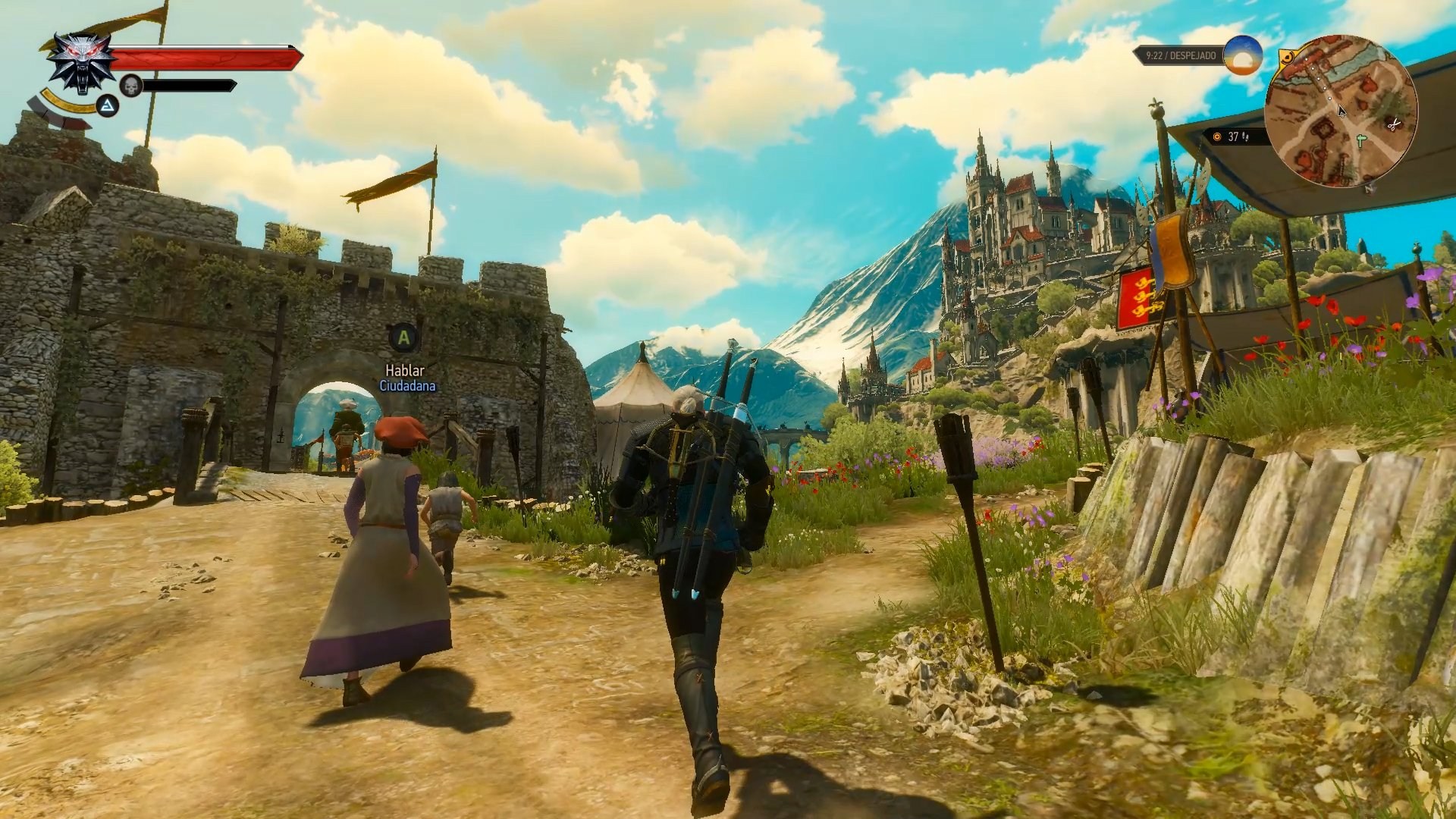Image resolution: width=1456 pixels, height=819 pixels.
Task: Click the Hablar action label
Action: tap(404, 370)
